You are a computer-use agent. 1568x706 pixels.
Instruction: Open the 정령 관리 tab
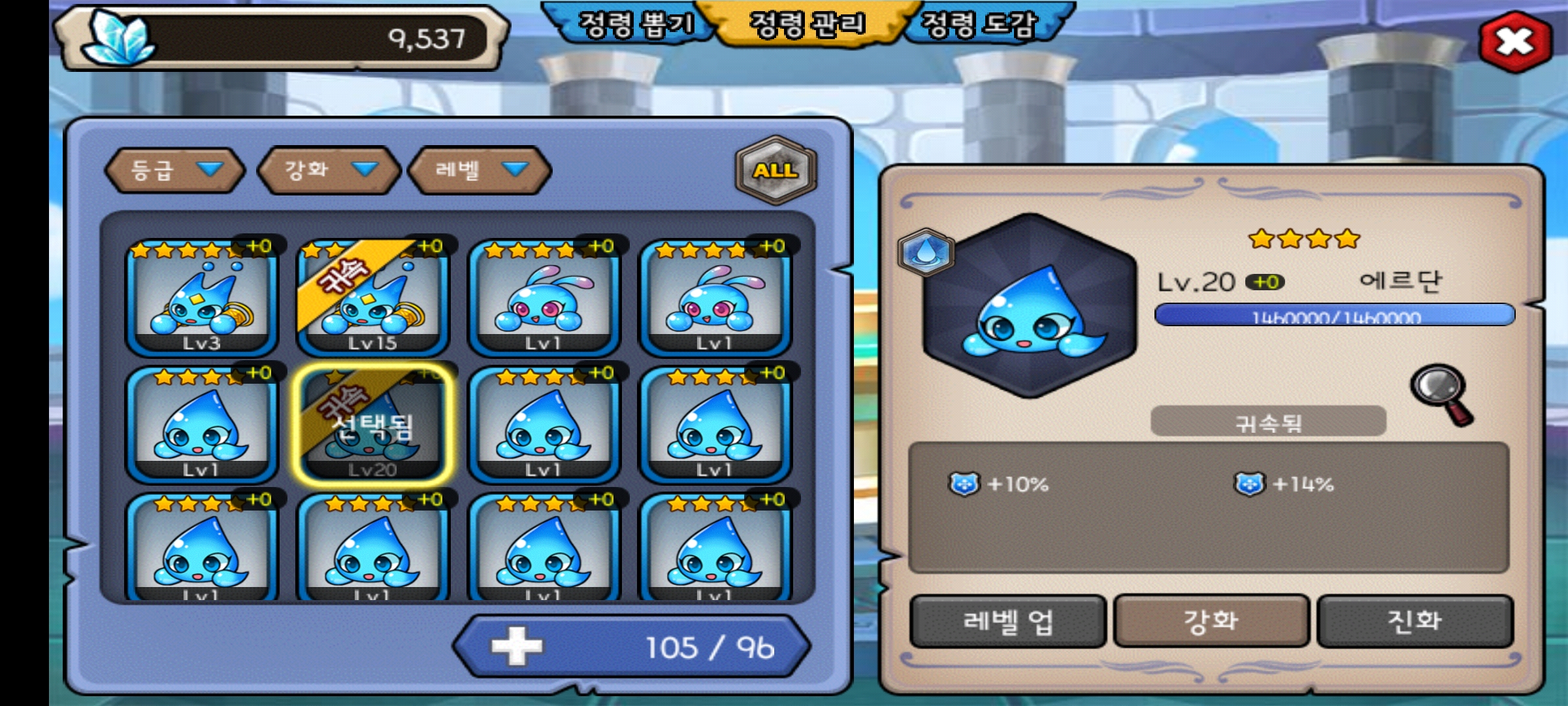click(x=808, y=25)
